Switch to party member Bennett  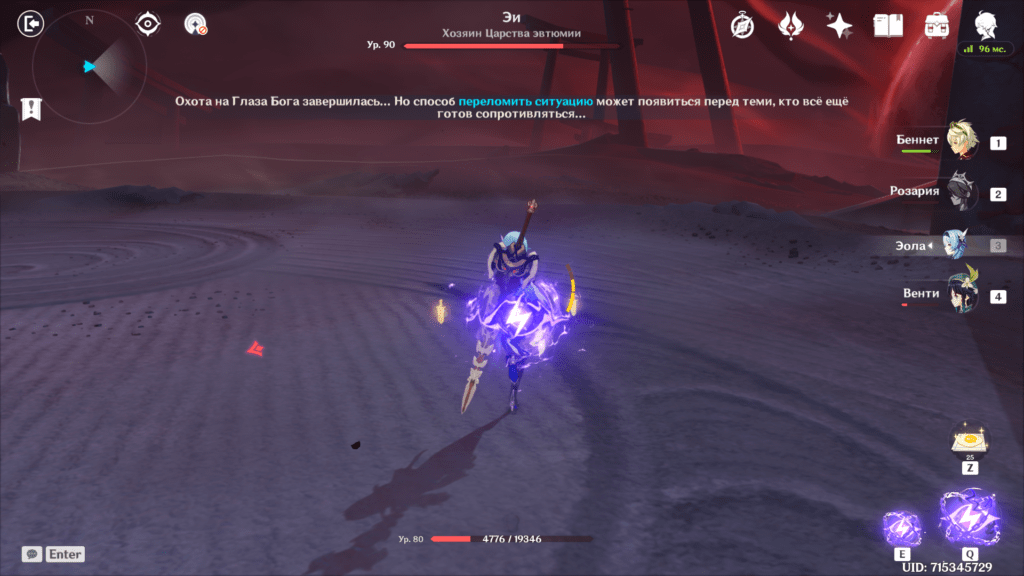963,142
